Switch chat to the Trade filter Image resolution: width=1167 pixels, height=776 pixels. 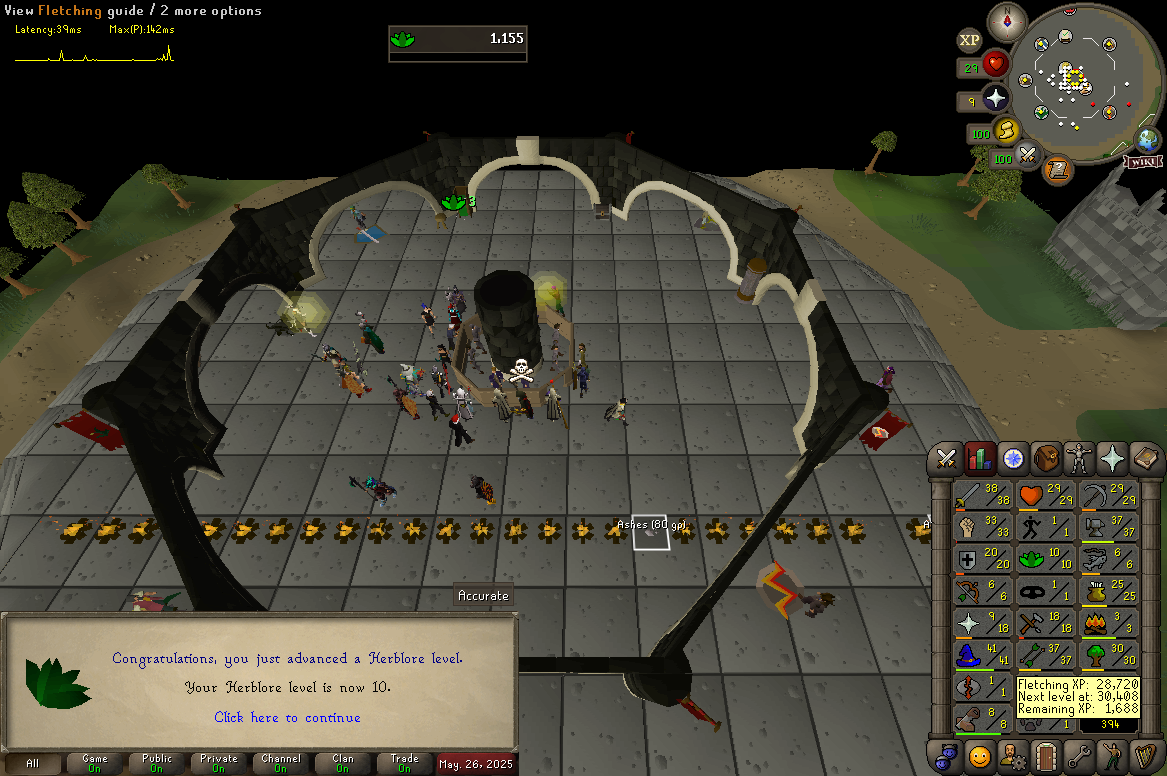[x=404, y=763]
